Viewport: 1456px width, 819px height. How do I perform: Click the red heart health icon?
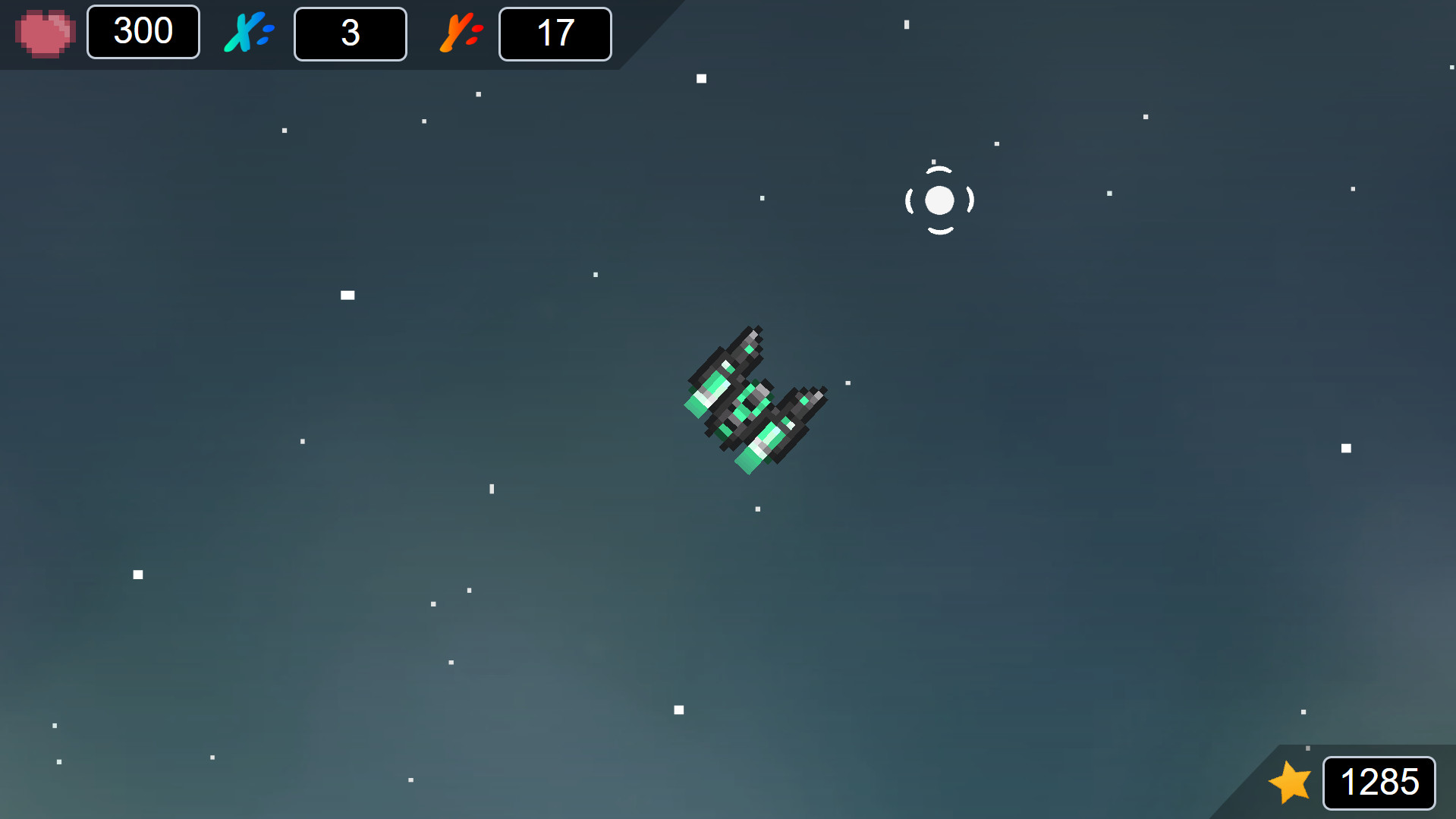click(x=43, y=32)
